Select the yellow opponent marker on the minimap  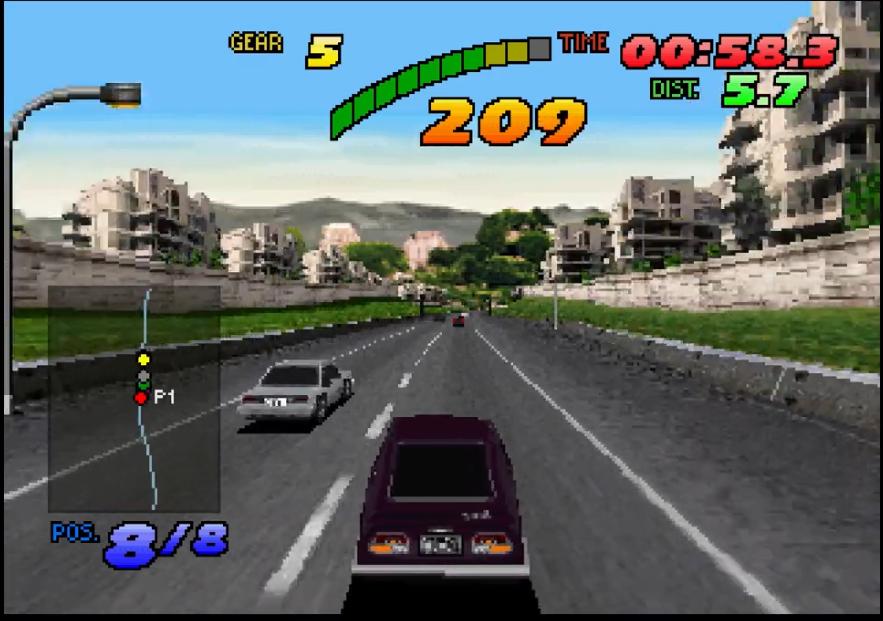tap(143, 358)
